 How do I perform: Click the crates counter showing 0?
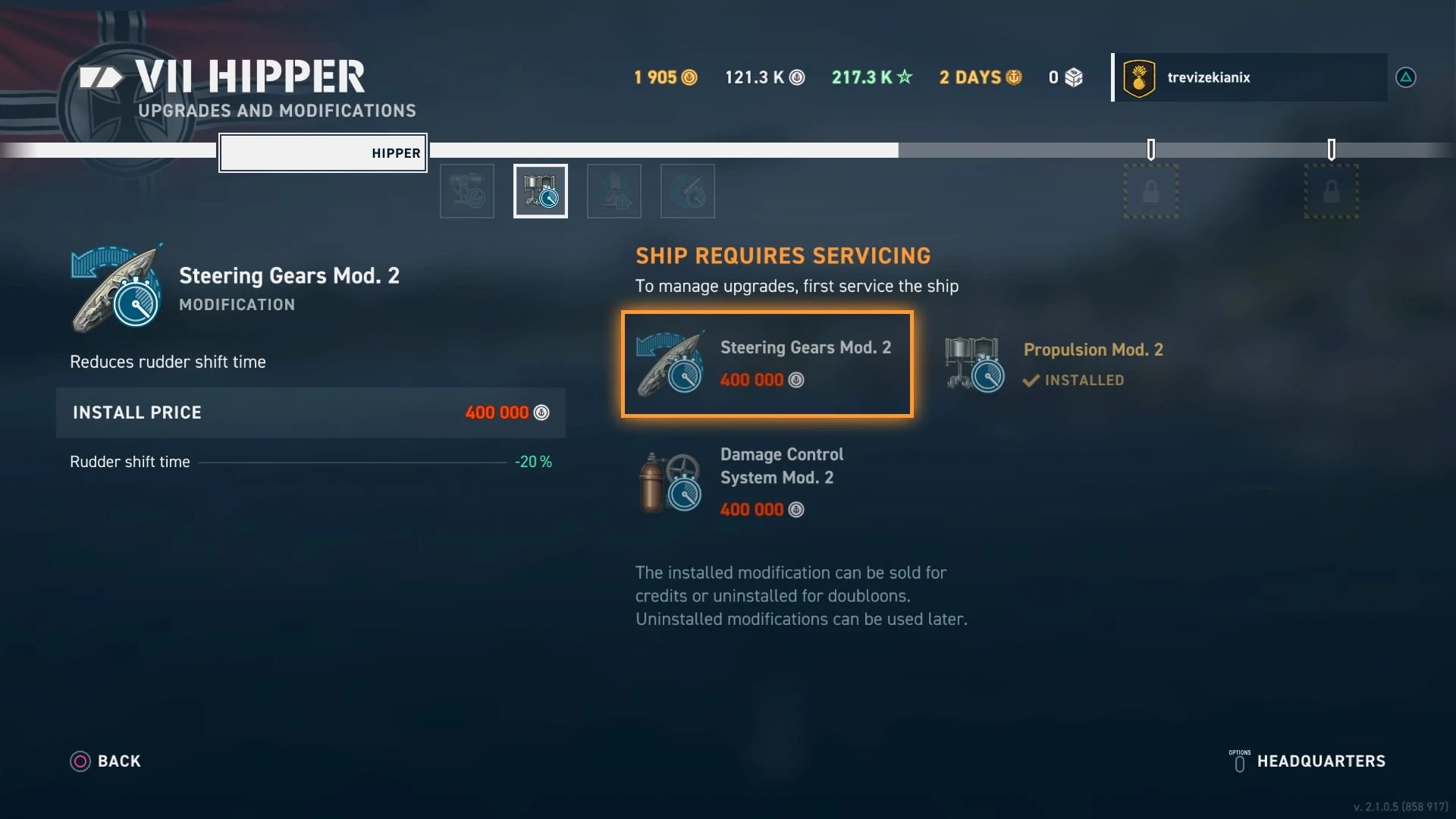point(1065,77)
